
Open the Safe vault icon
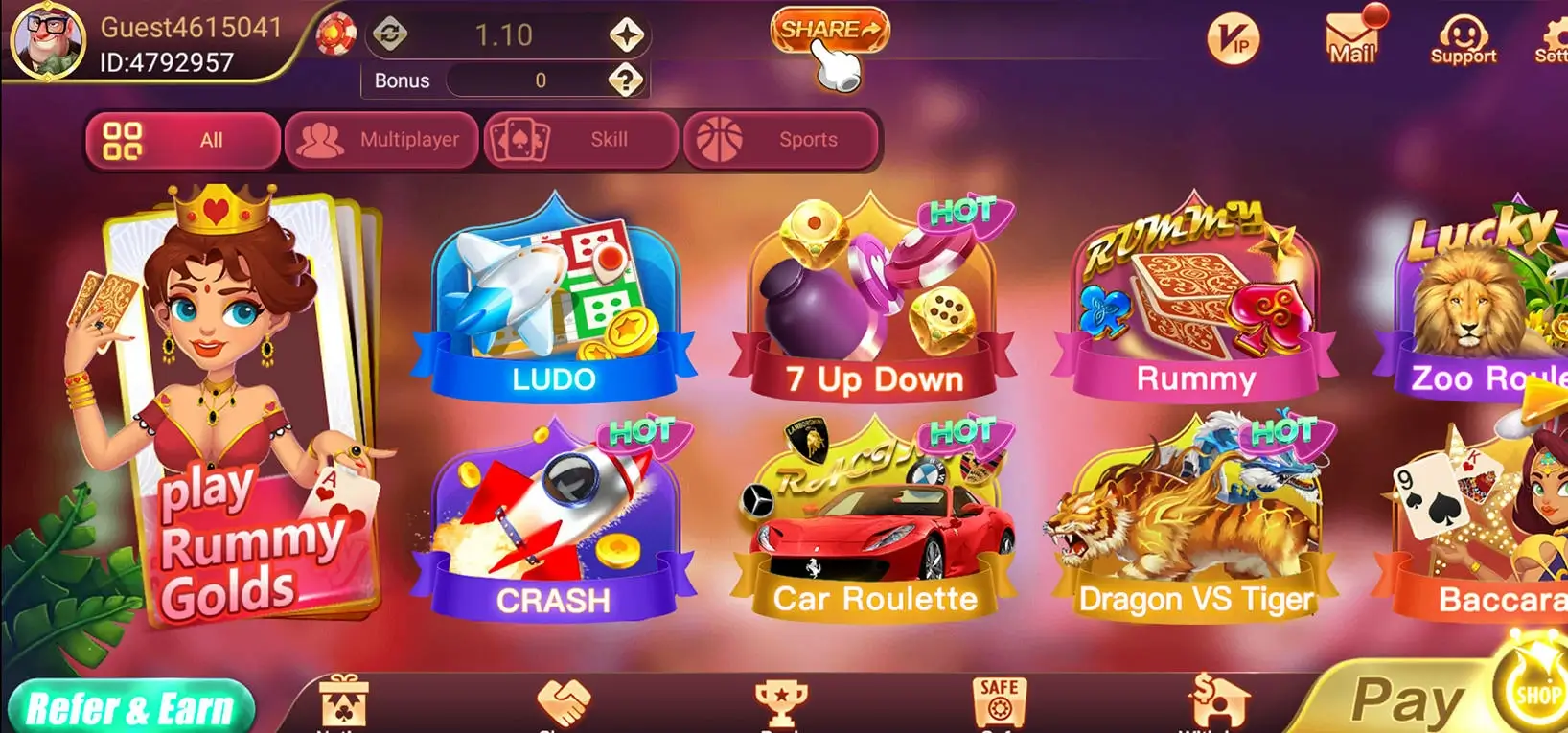coord(997,704)
